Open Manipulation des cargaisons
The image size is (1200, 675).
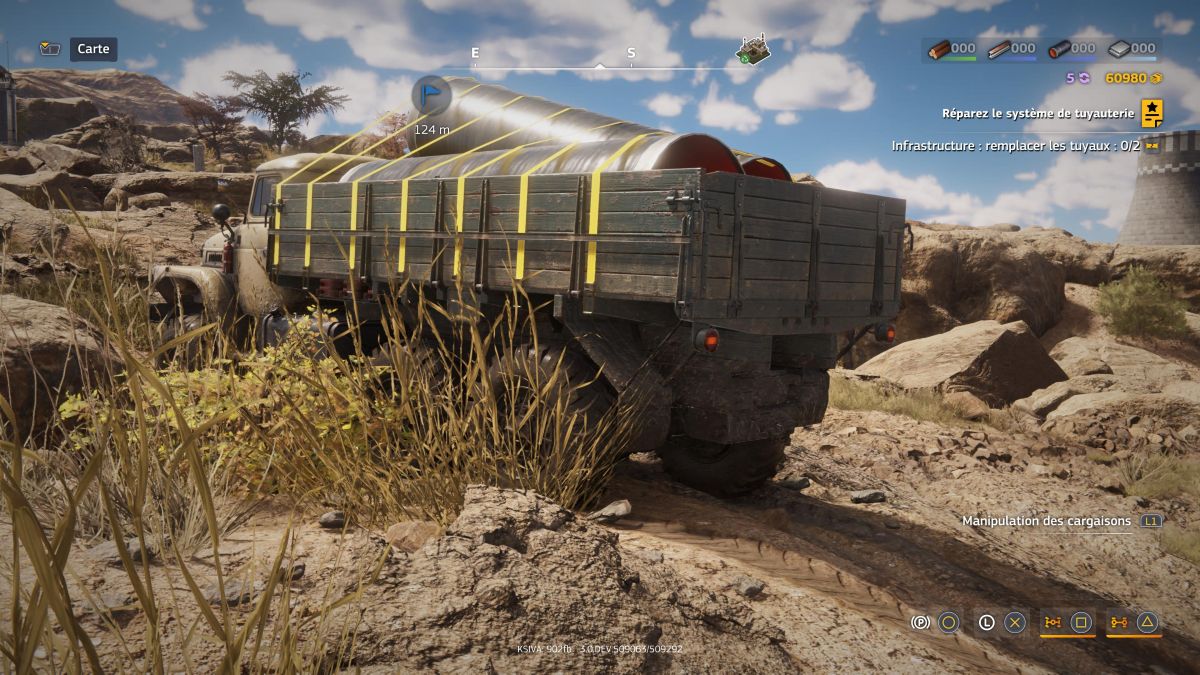tap(1046, 521)
